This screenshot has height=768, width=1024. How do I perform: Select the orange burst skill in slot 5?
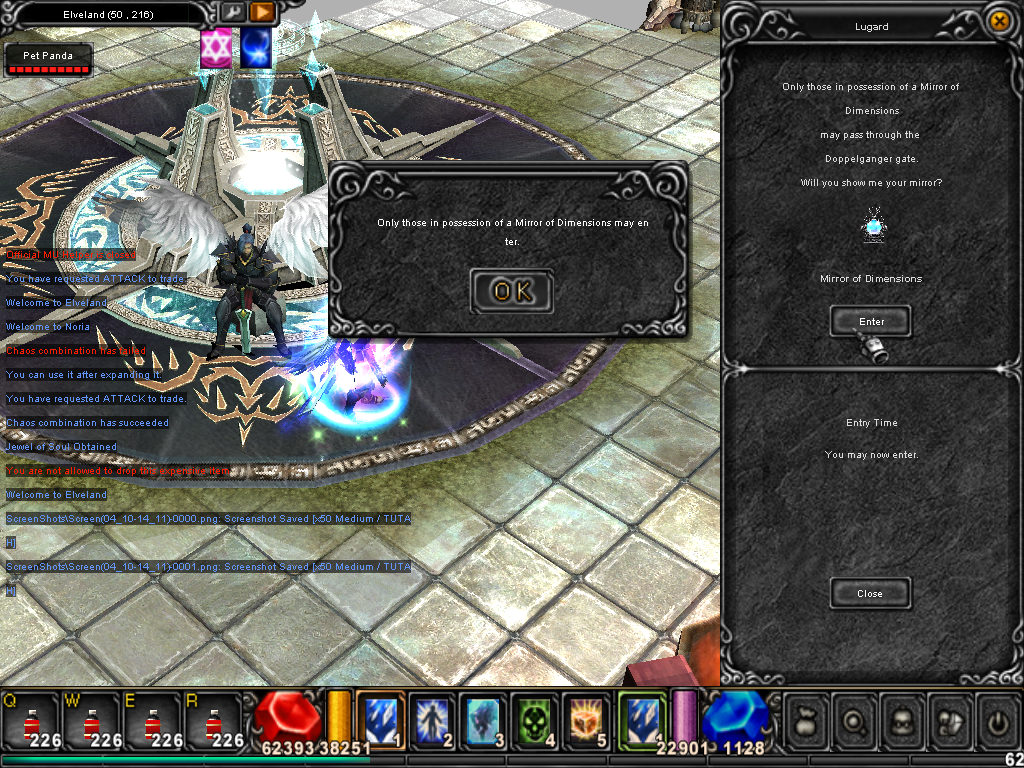tap(586, 719)
